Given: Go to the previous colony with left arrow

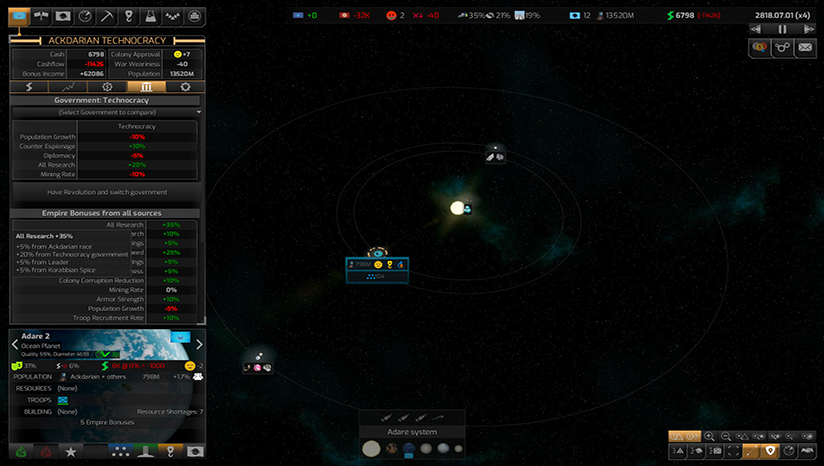Looking at the screenshot, I should (x=15, y=344).
